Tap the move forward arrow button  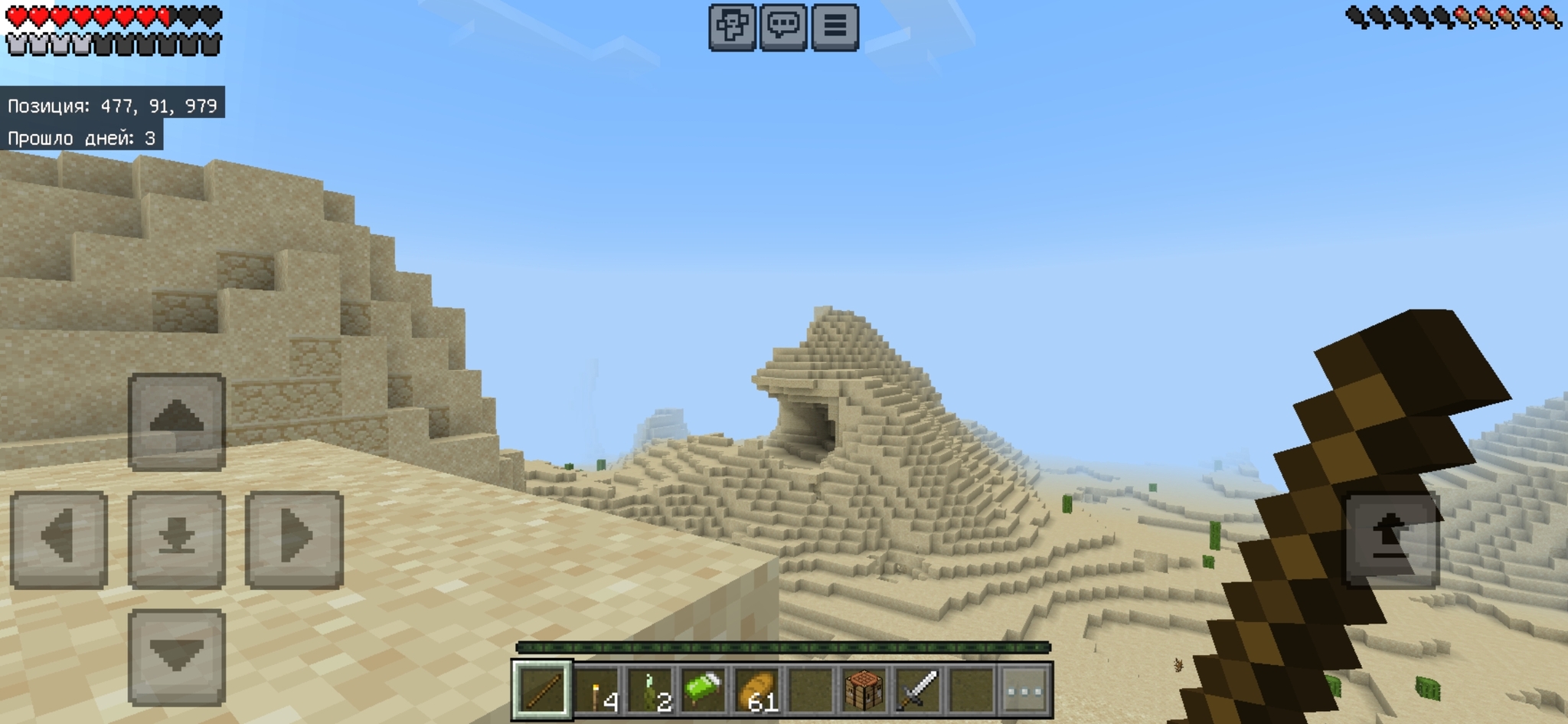(x=177, y=421)
